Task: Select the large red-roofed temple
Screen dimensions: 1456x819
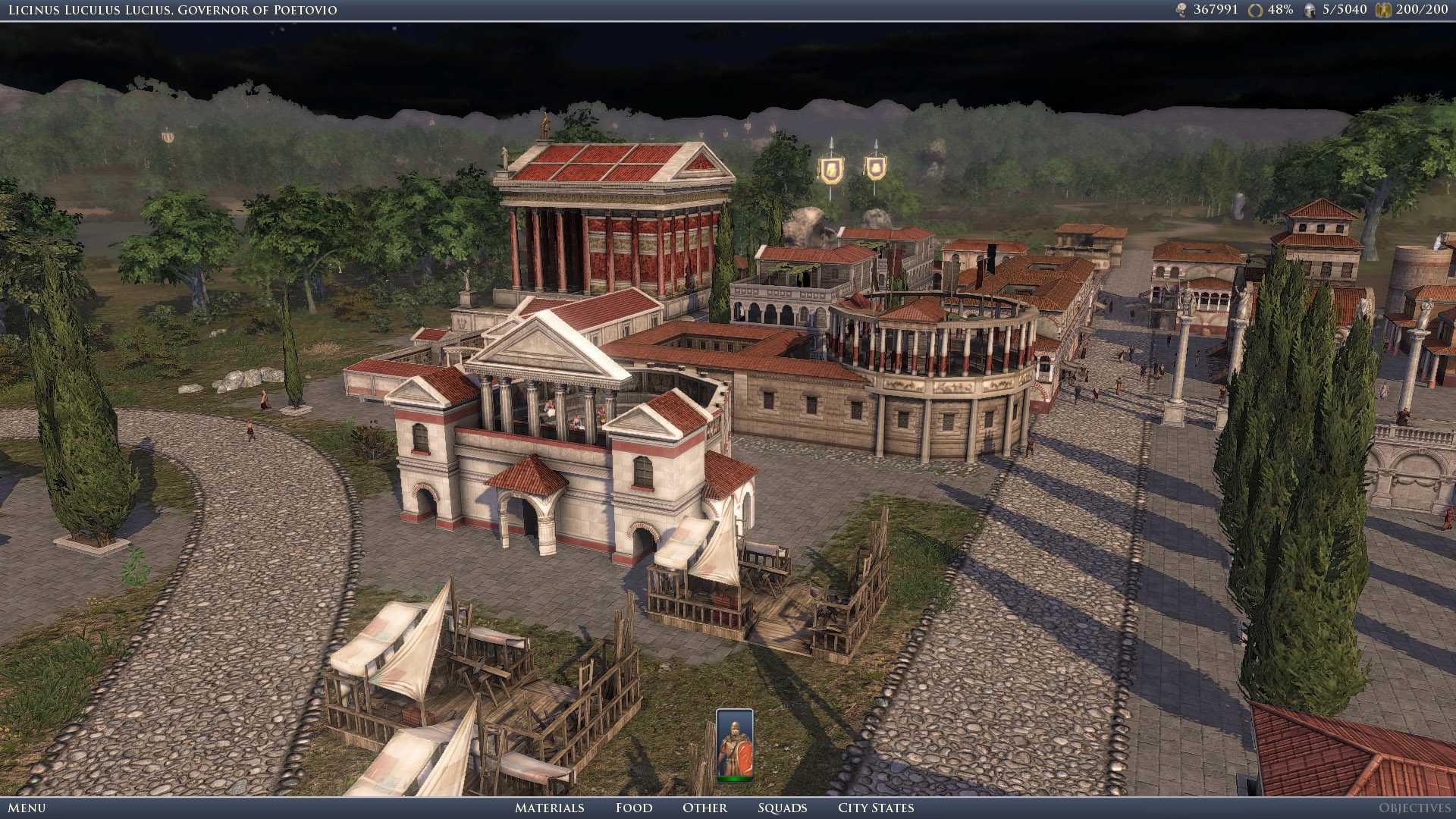Action: point(614,220)
